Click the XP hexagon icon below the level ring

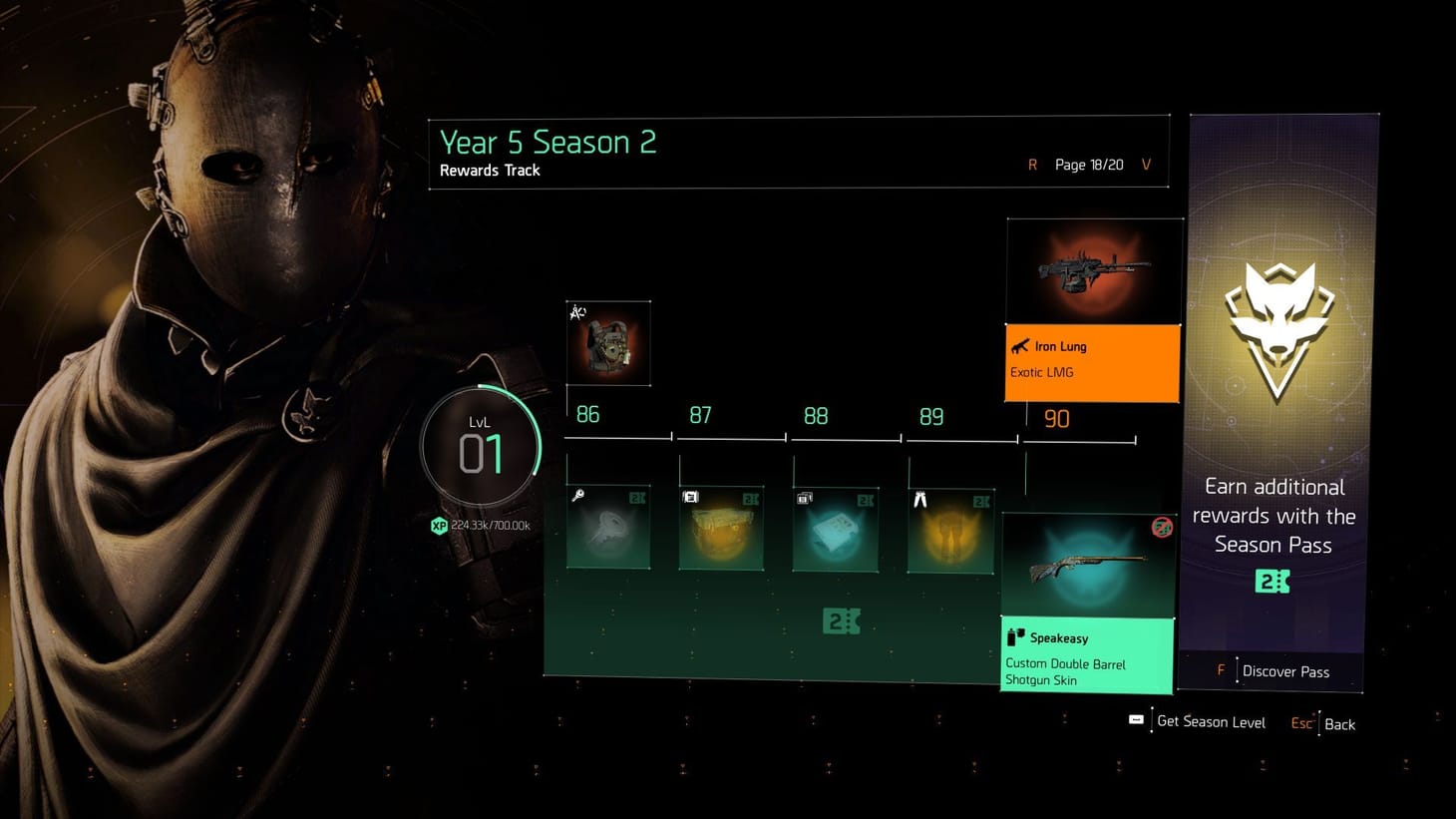[x=439, y=526]
